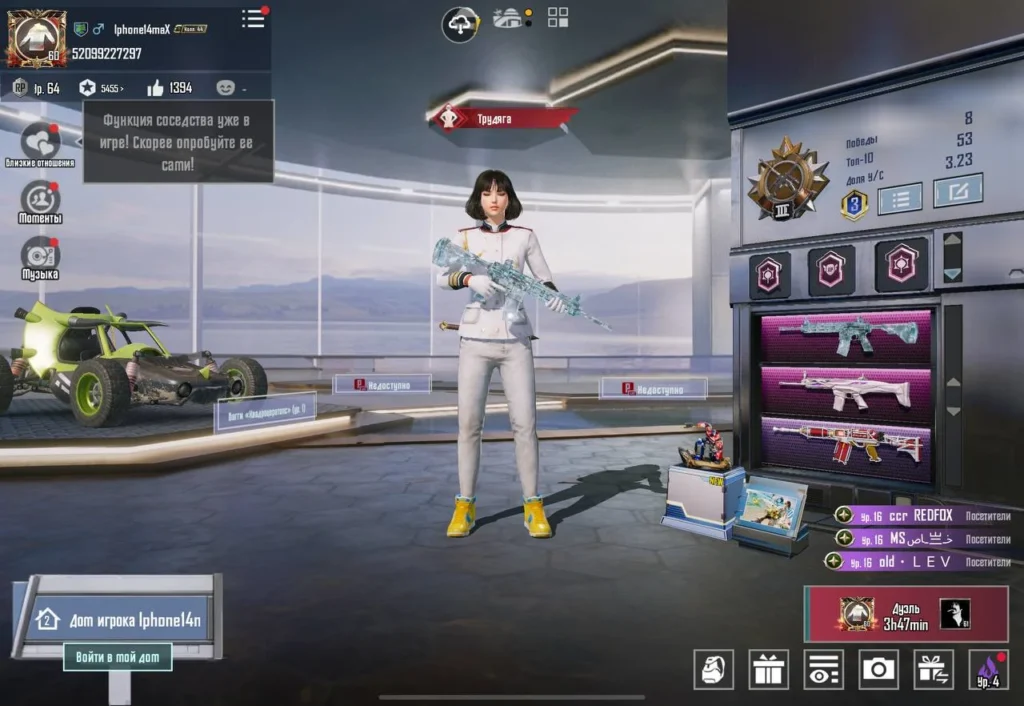Image resolution: width=1024 pixels, height=706 pixels.
Task: Open the Дуэль duel banner
Action: tap(906, 613)
